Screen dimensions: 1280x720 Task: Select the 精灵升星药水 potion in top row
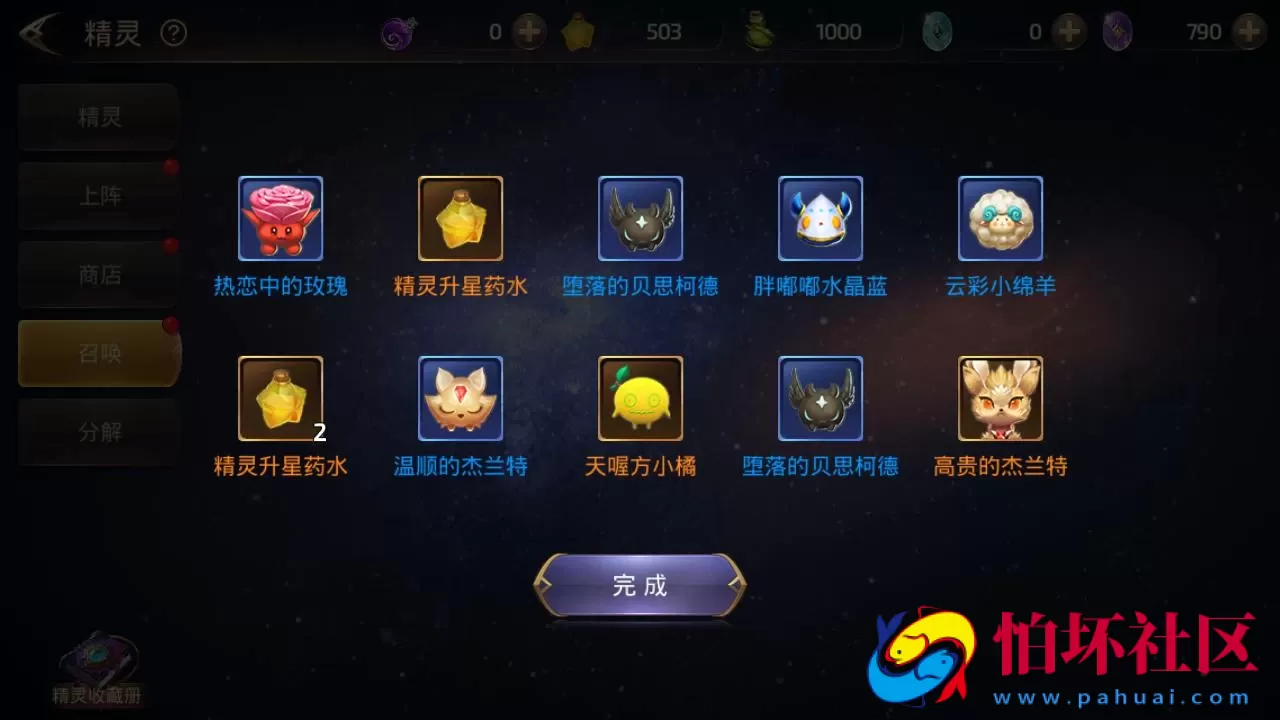pos(460,218)
